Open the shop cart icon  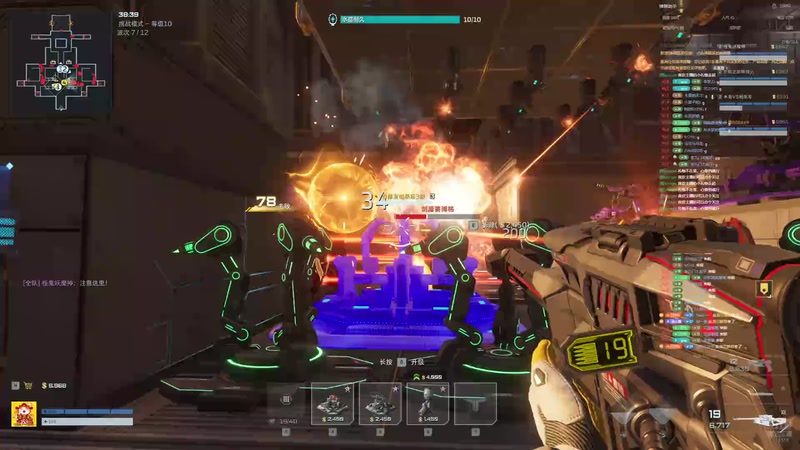(x=29, y=385)
